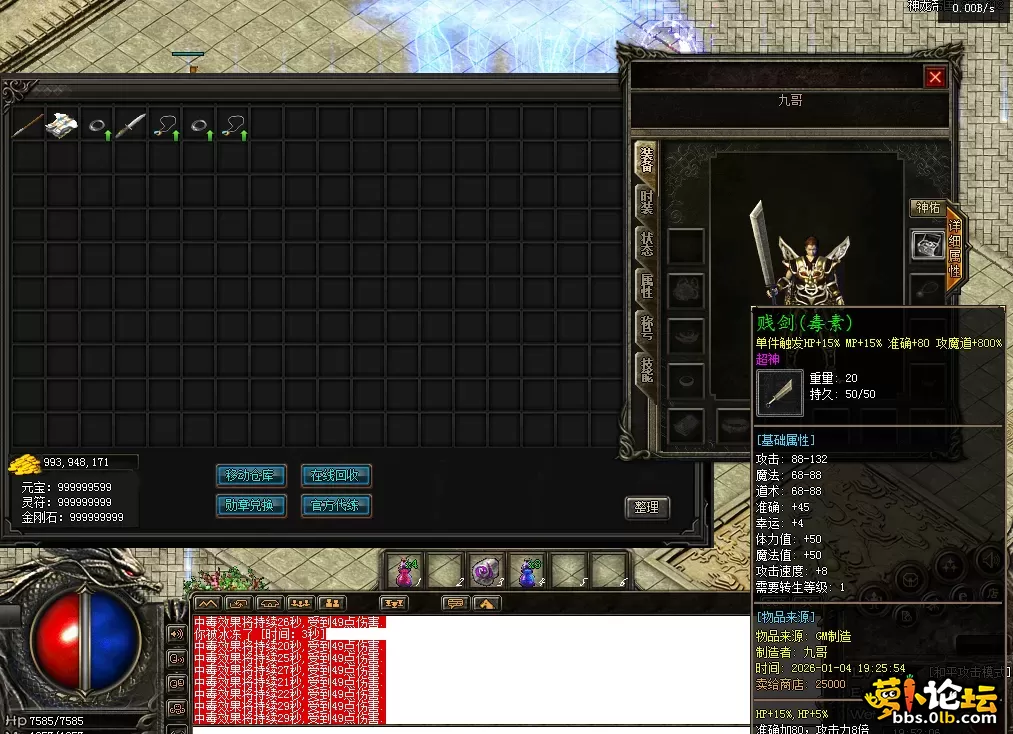
Task: Select the 装备 equipment tab
Action: [x=647, y=161]
